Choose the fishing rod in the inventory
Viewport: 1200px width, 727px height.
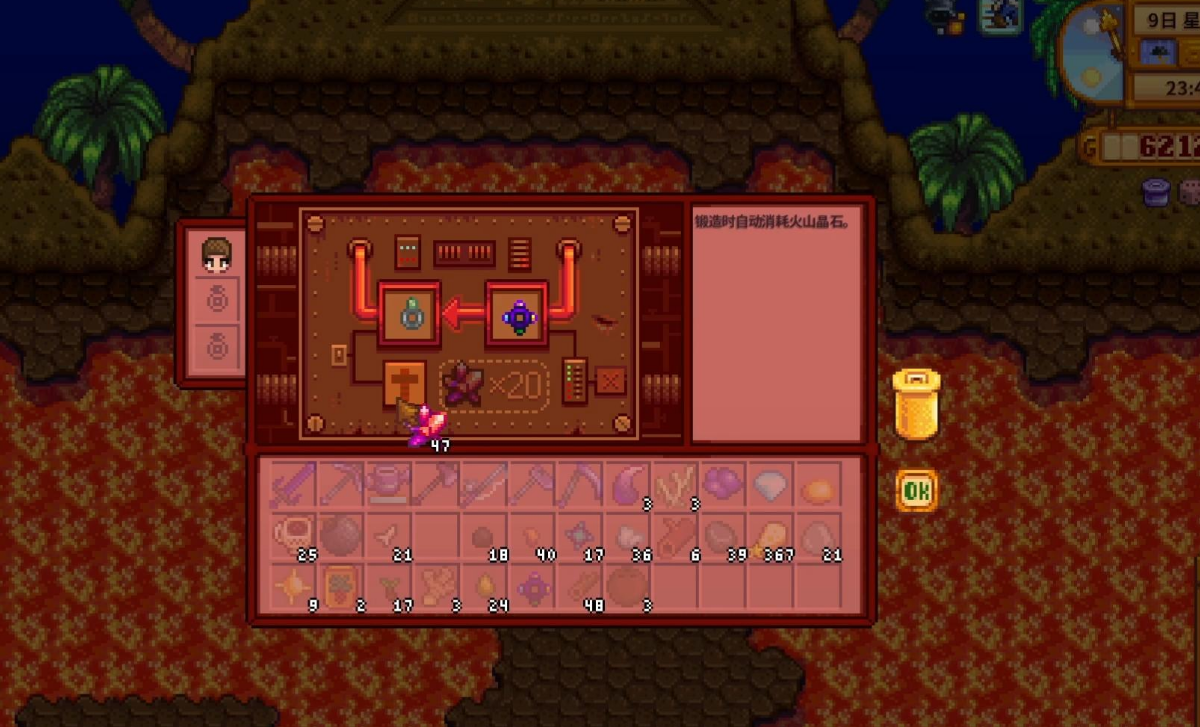(x=484, y=484)
